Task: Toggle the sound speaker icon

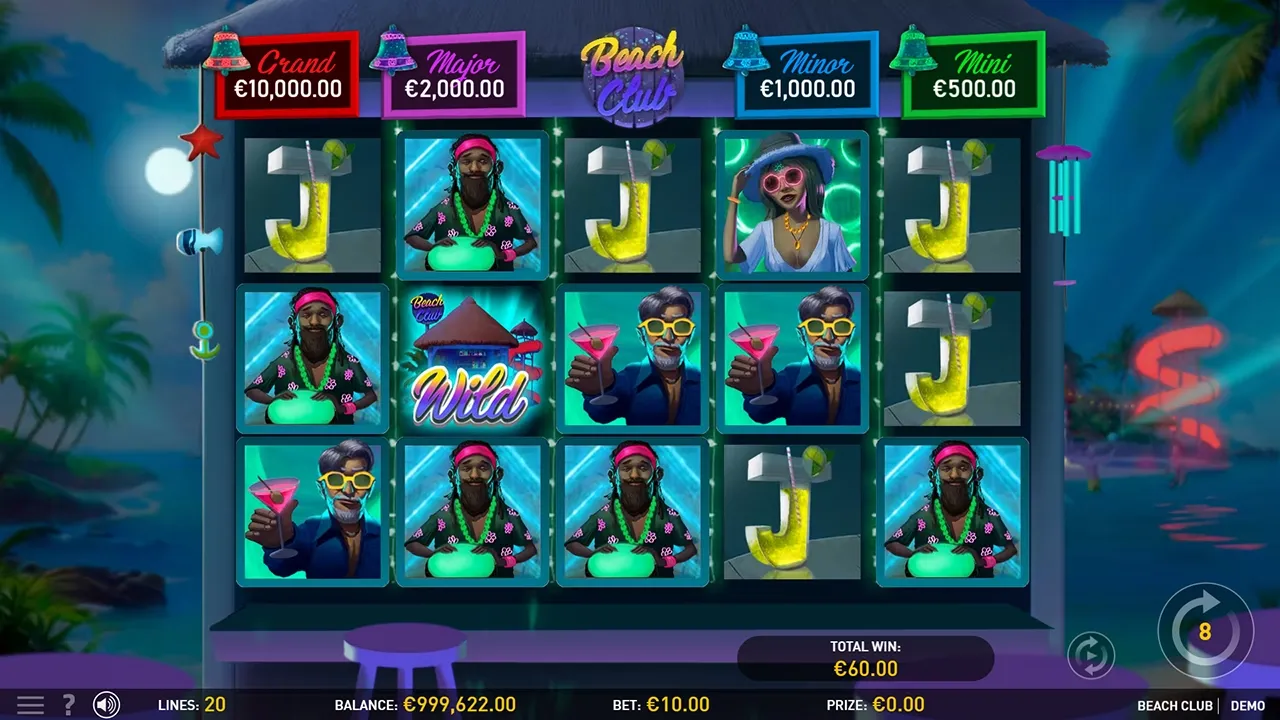Action: (x=106, y=705)
